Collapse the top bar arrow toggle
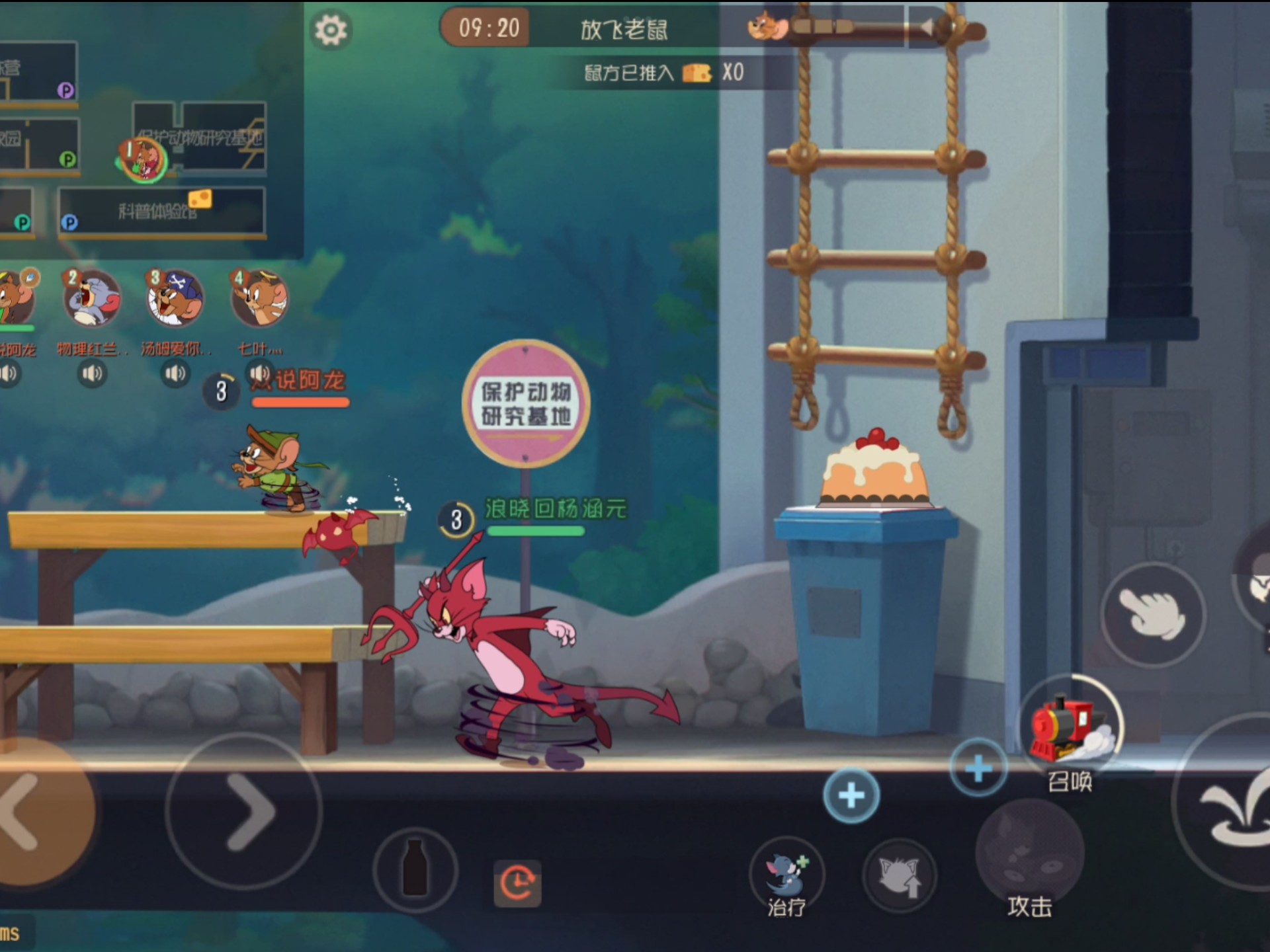This screenshot has width=1270, height=952. [927, 27]
